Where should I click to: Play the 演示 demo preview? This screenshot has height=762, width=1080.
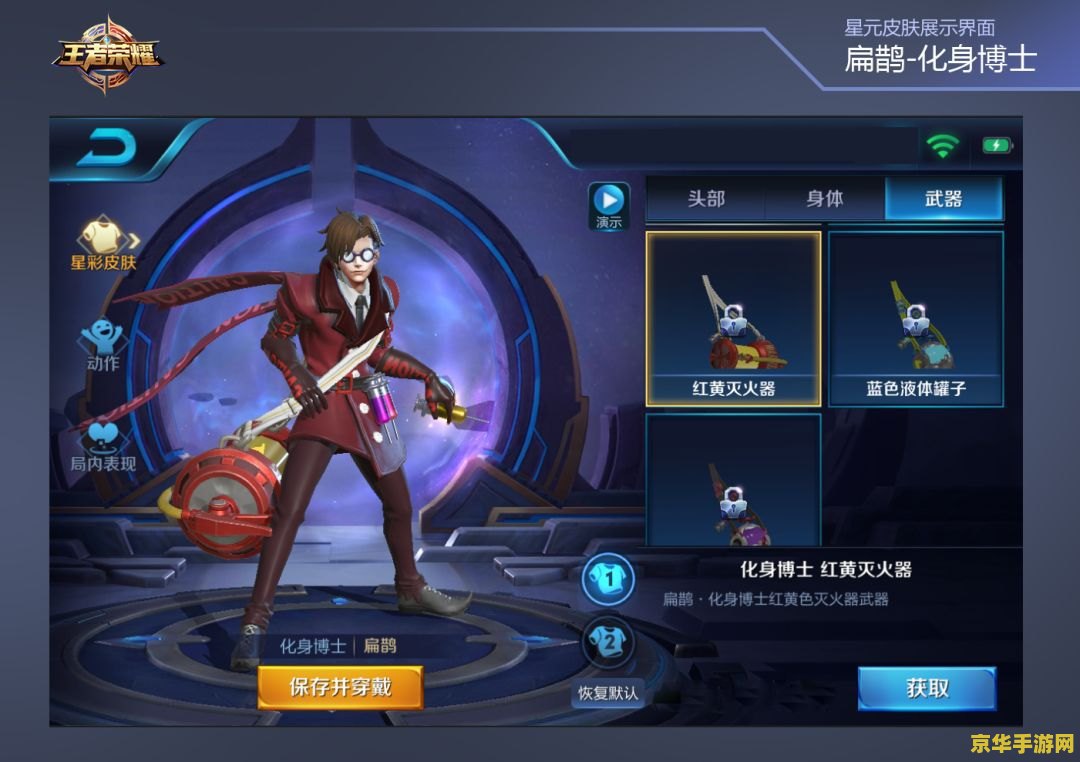(x=608, y=205)
